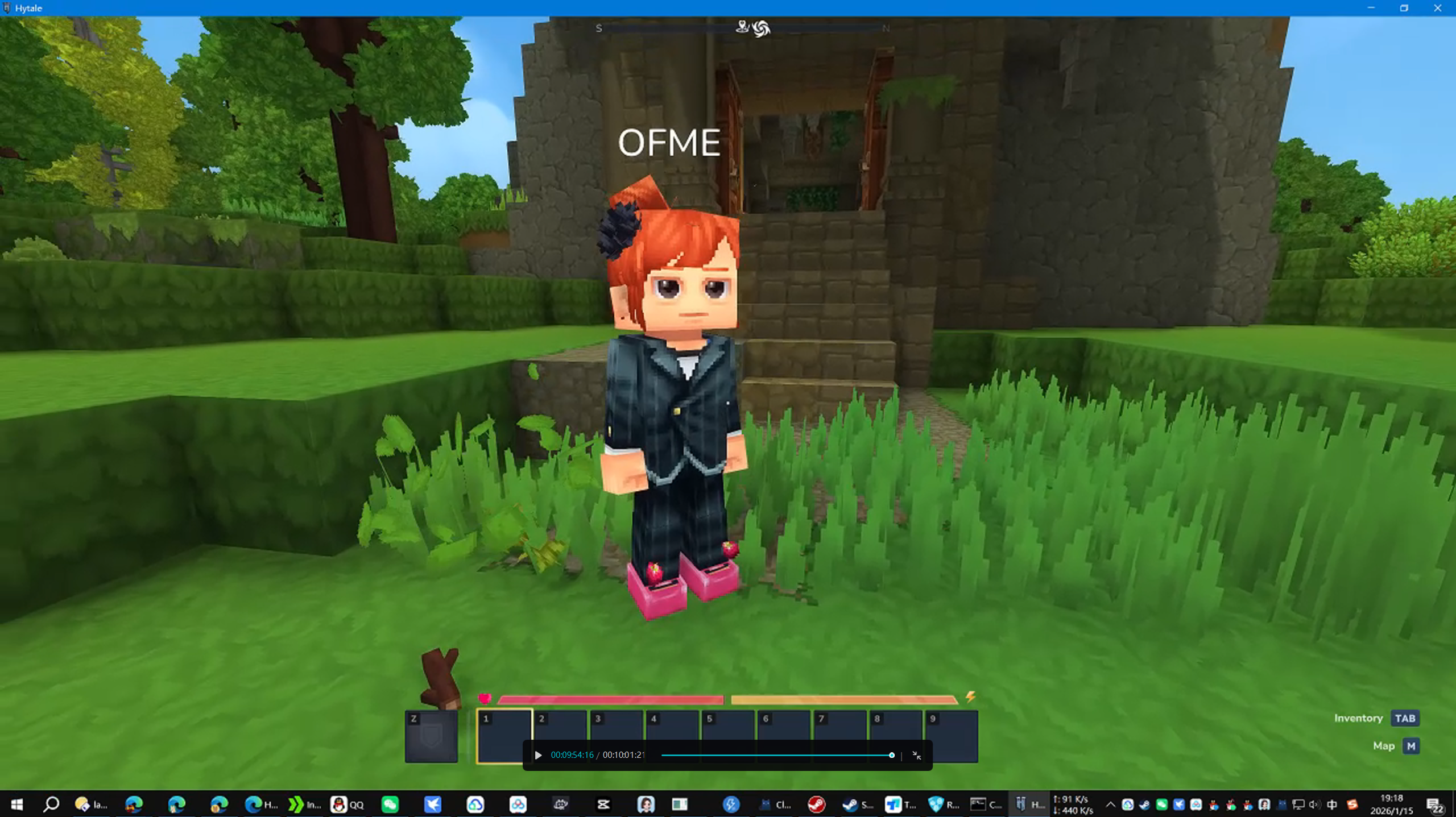Screen dimensions: 1456x817
Task: Click the waypoint marker on the compass bar
Action: pyautogui.click(x=742, y=28)
